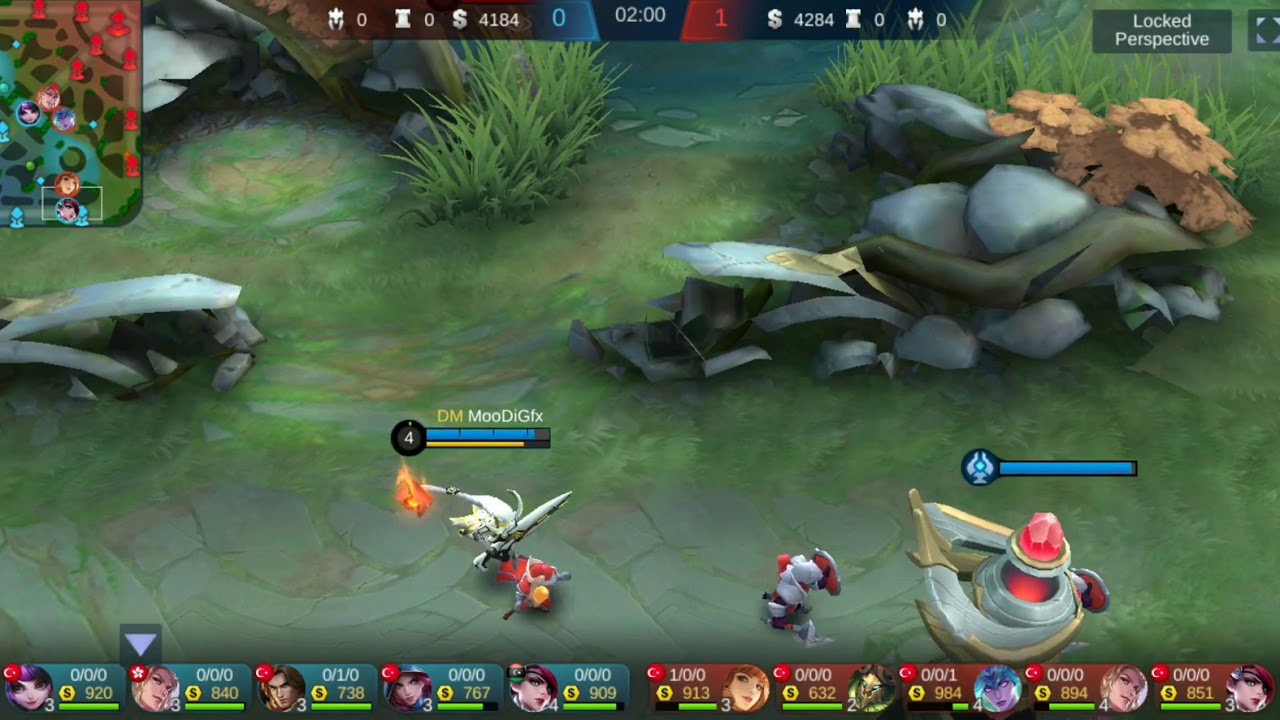Click the minimap
1280x720 pixels.
click(x=70, y=112)
